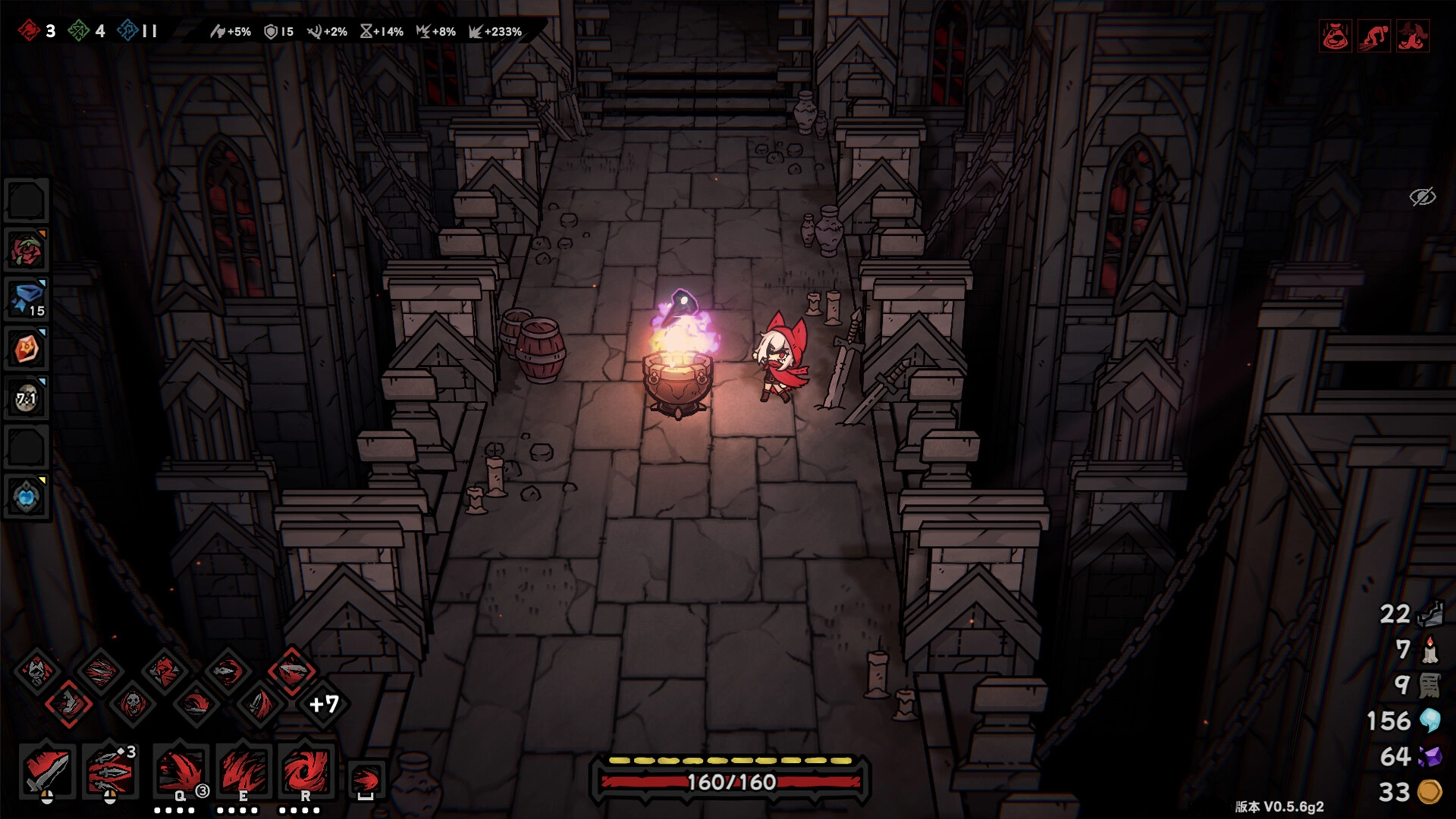Select the blue orb amulet slot
The height and width of the screenshot is (819, 1456).
pyautogui.click(x=27, y=497)
